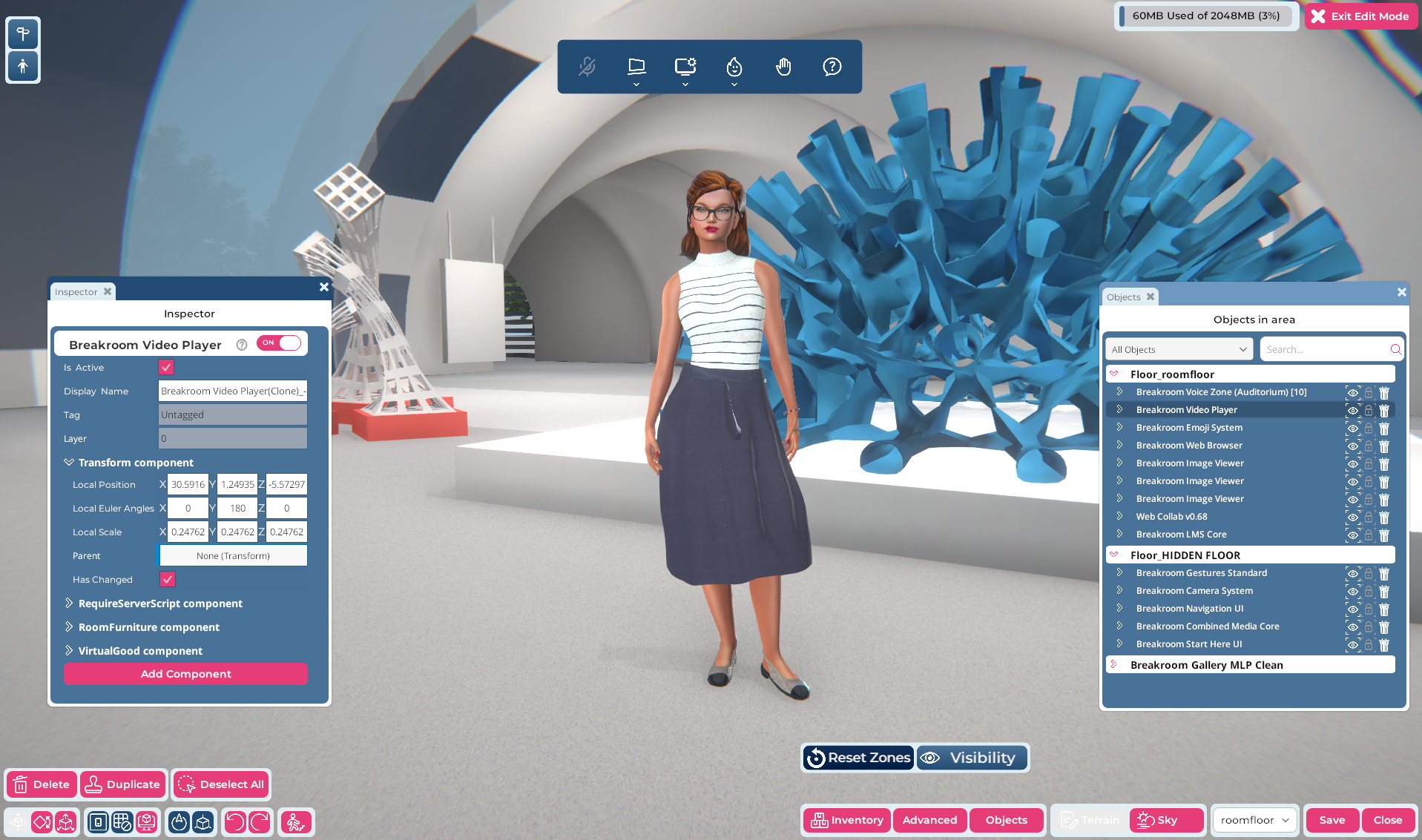
Task: Toggle the Breakroom Video Player ON switch
Action: tap(280, 343)
